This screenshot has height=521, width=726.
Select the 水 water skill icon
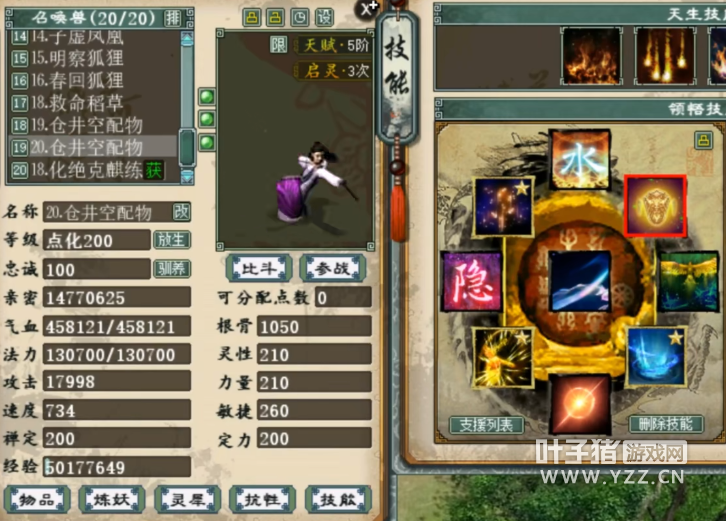click(x=577, y=160)
